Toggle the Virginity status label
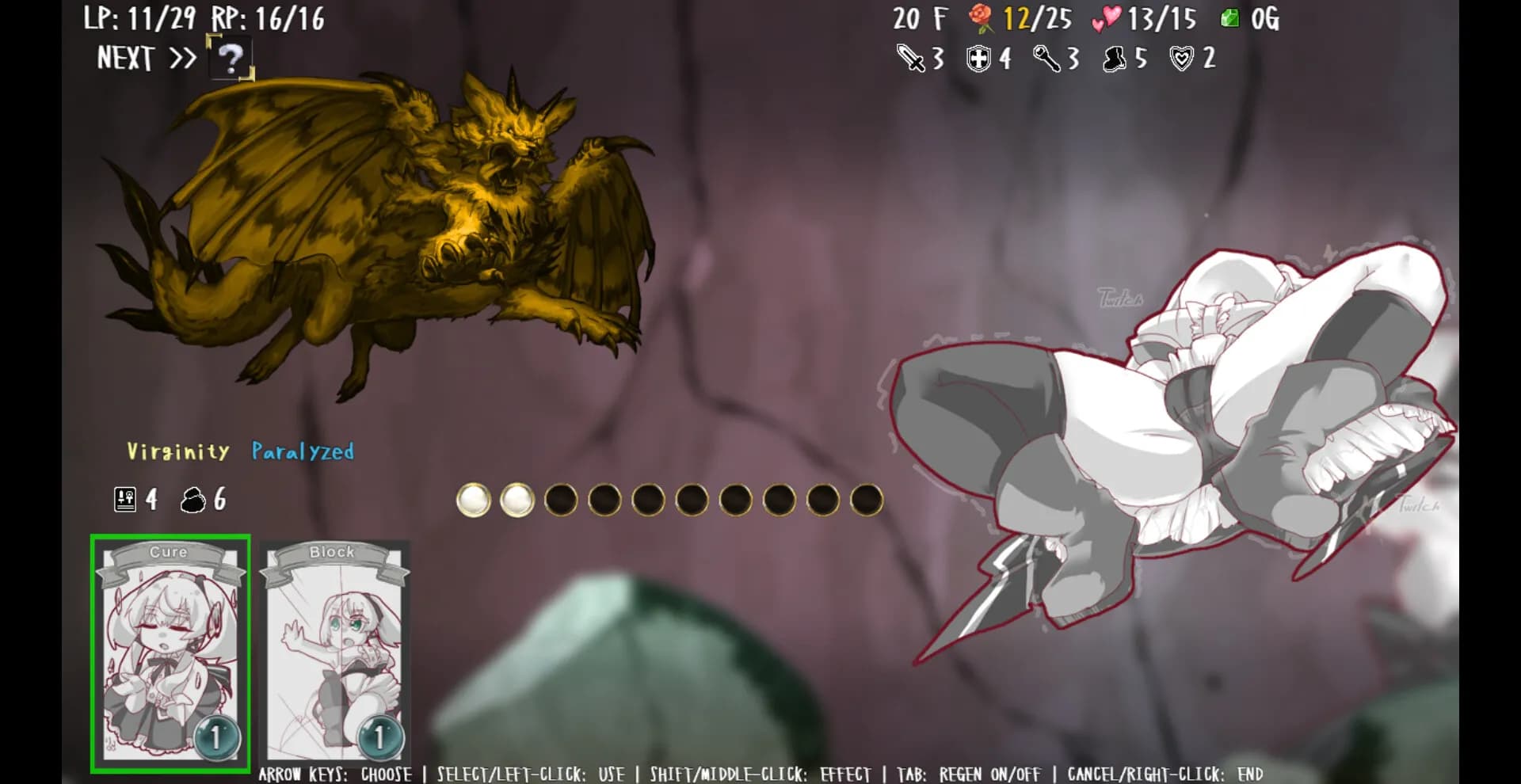This screenshot has height=784, width=1521. point(176,451)
